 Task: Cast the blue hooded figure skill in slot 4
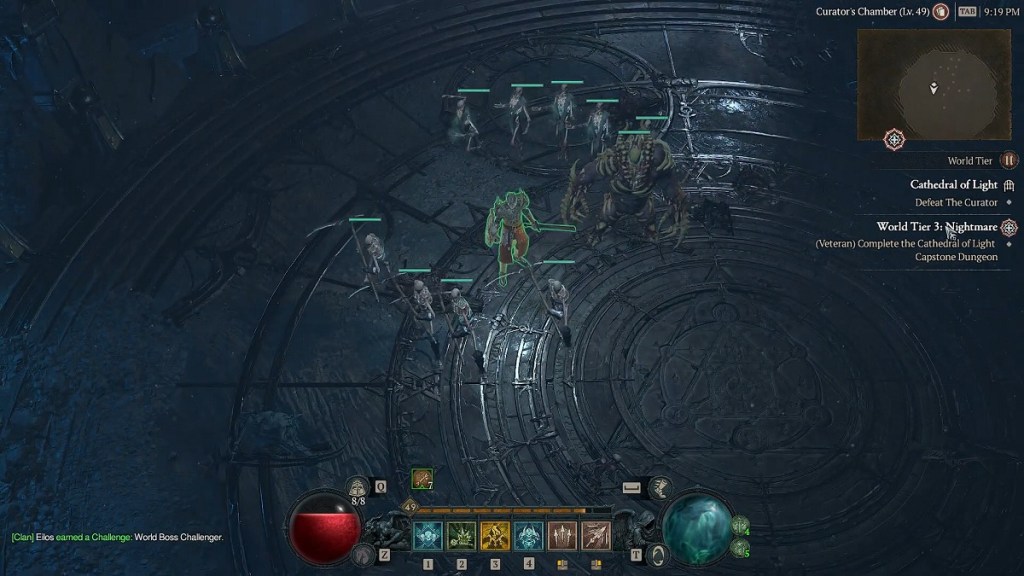[529, 536]
